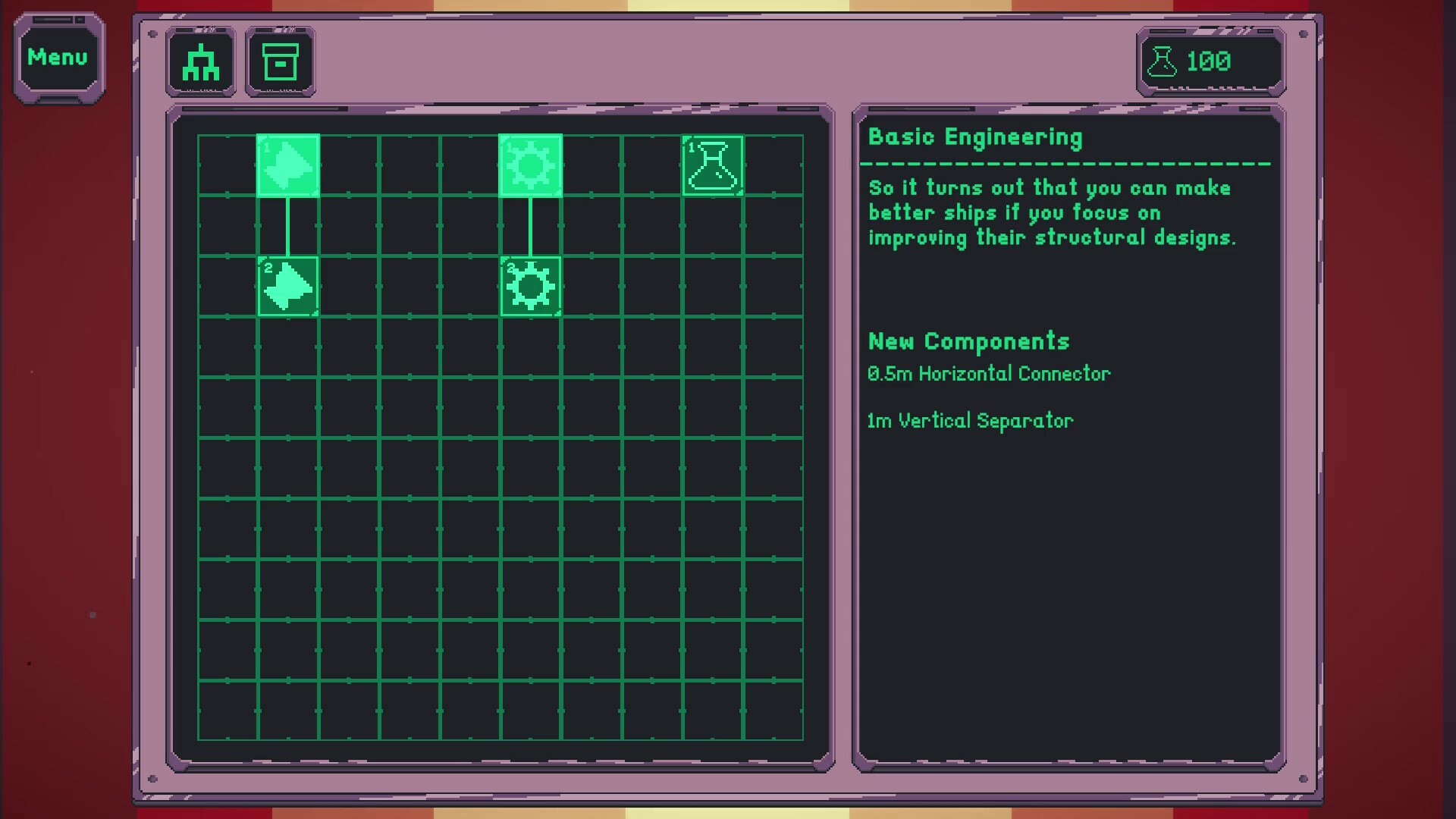Click the 0.5m Horizontal Connector entry
The width and height of the screenshot is (1456, 819).
[988, 373]
